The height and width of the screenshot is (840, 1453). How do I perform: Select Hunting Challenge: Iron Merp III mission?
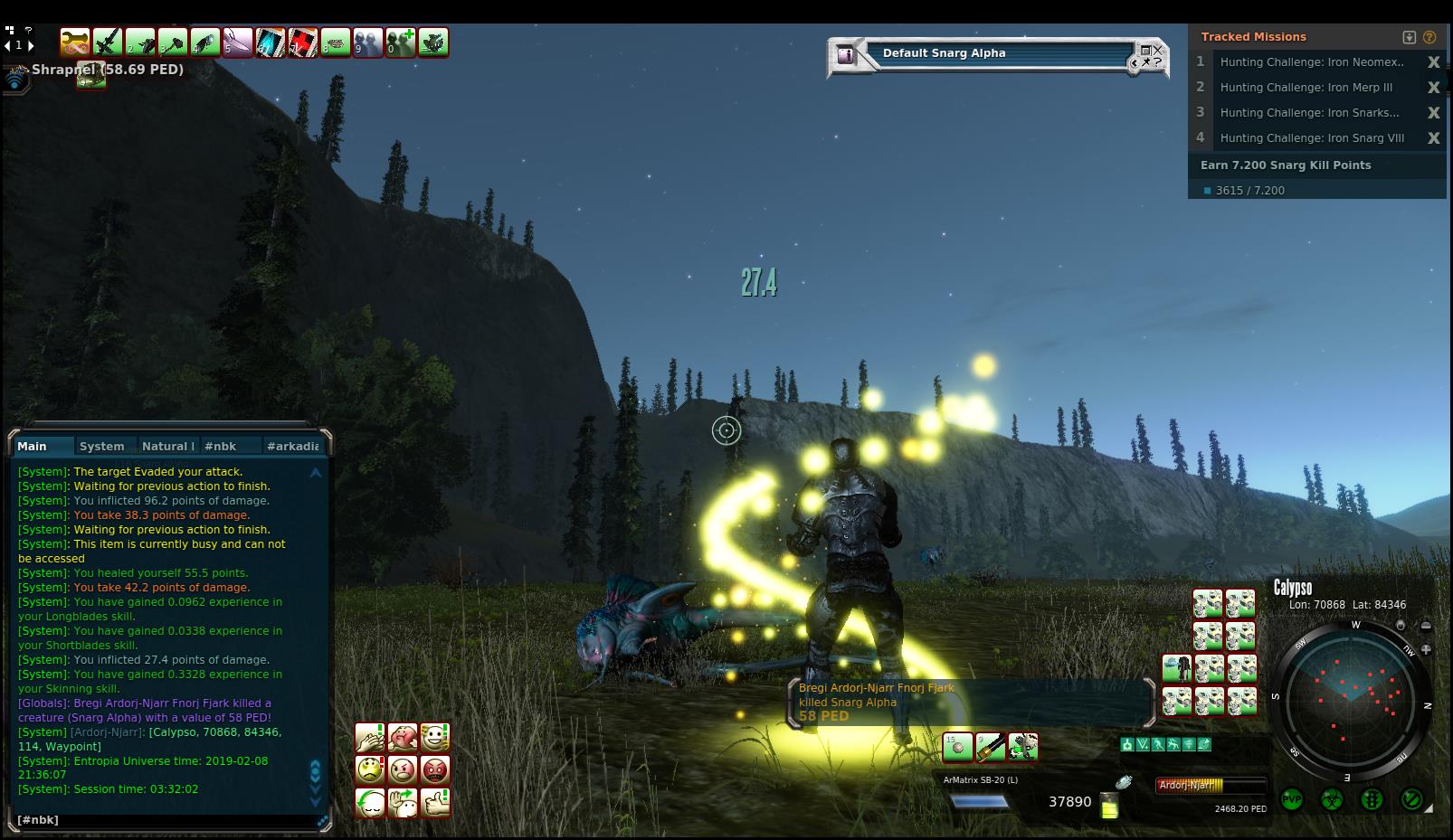(x=1306, y=88)
